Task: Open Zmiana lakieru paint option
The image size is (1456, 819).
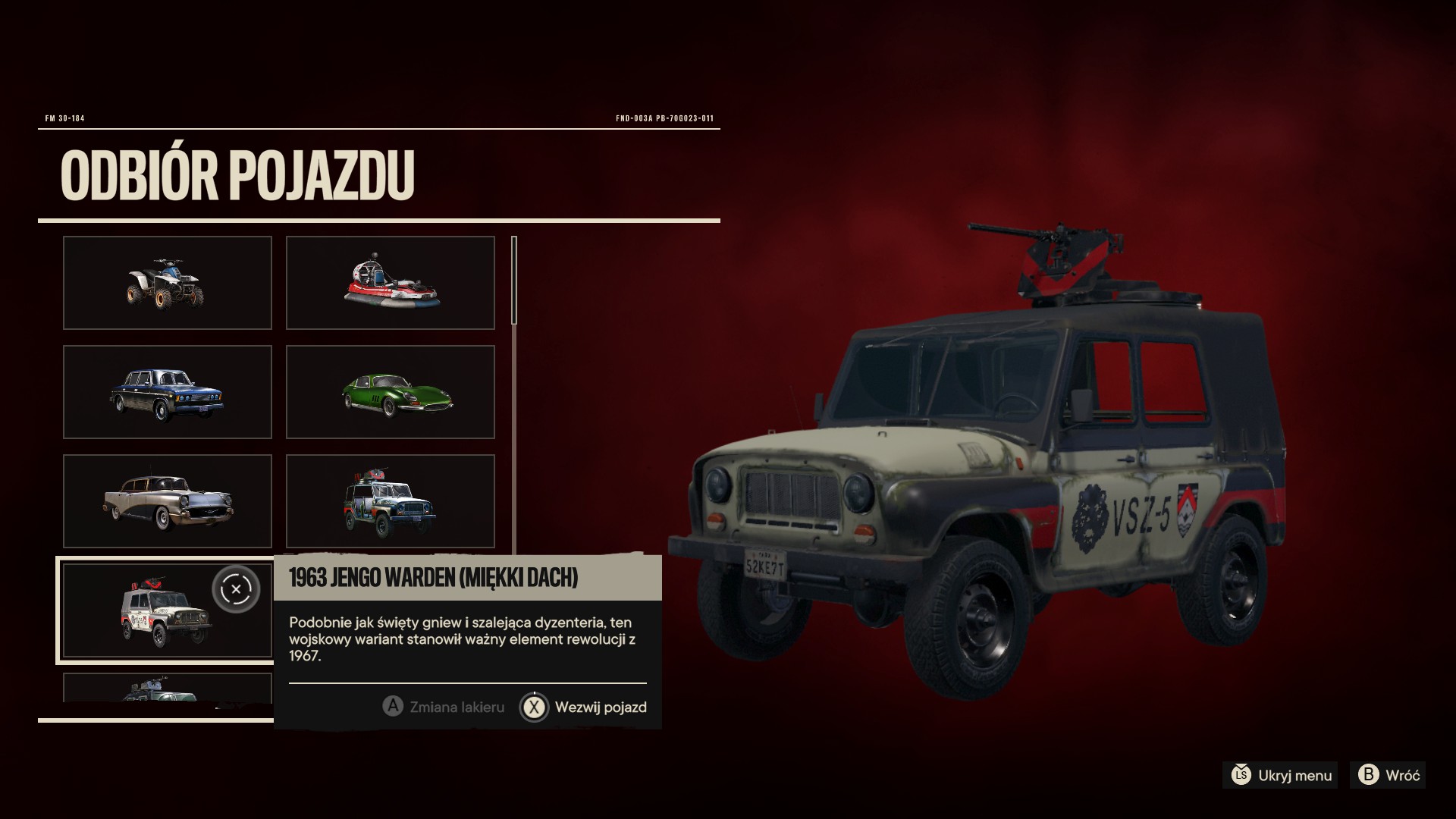Action: (x=444, y=708)
